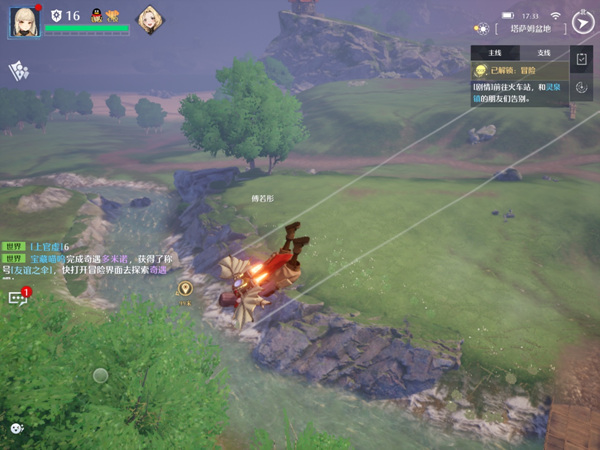Open the quest clipboard checklist icon
The width and height of the screenshot is (600, 450).
pyautogui.click(x=583, y=61)
